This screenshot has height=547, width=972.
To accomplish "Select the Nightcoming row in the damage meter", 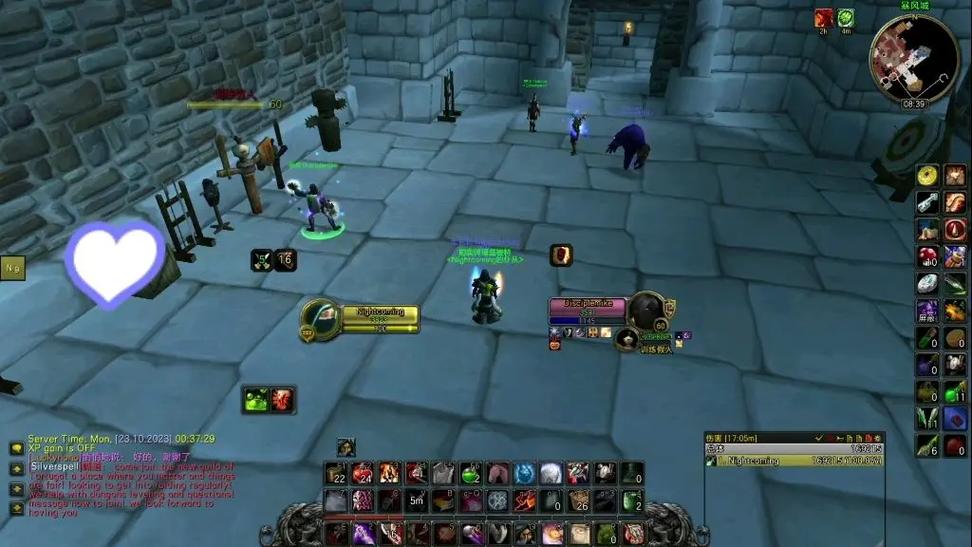I will (x=794, y=461).
